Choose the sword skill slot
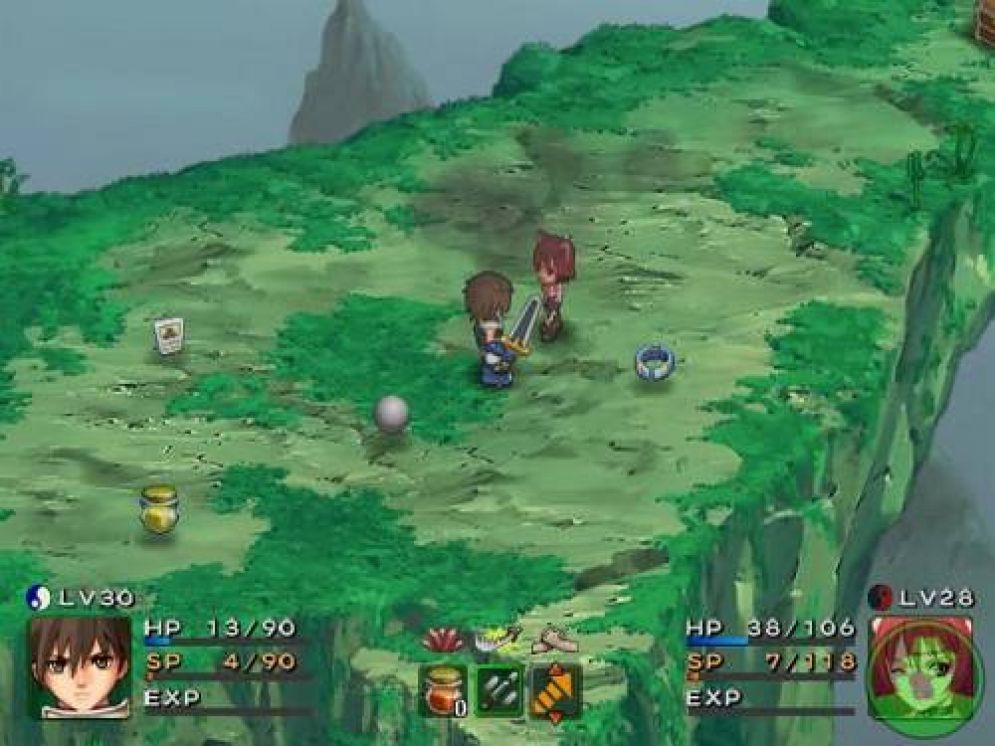 (499, 690)
